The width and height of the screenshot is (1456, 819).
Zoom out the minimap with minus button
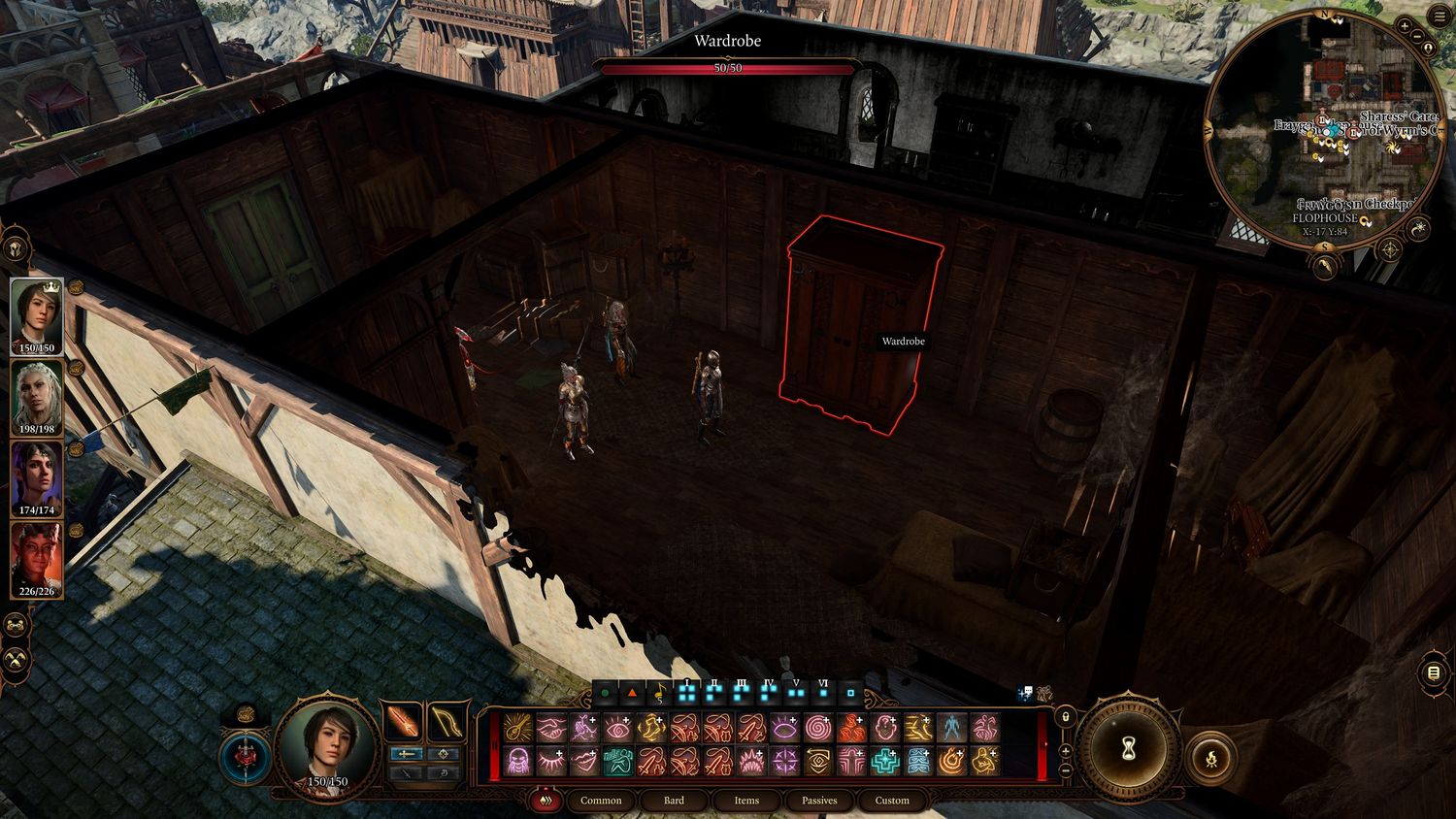(1415, 37)
